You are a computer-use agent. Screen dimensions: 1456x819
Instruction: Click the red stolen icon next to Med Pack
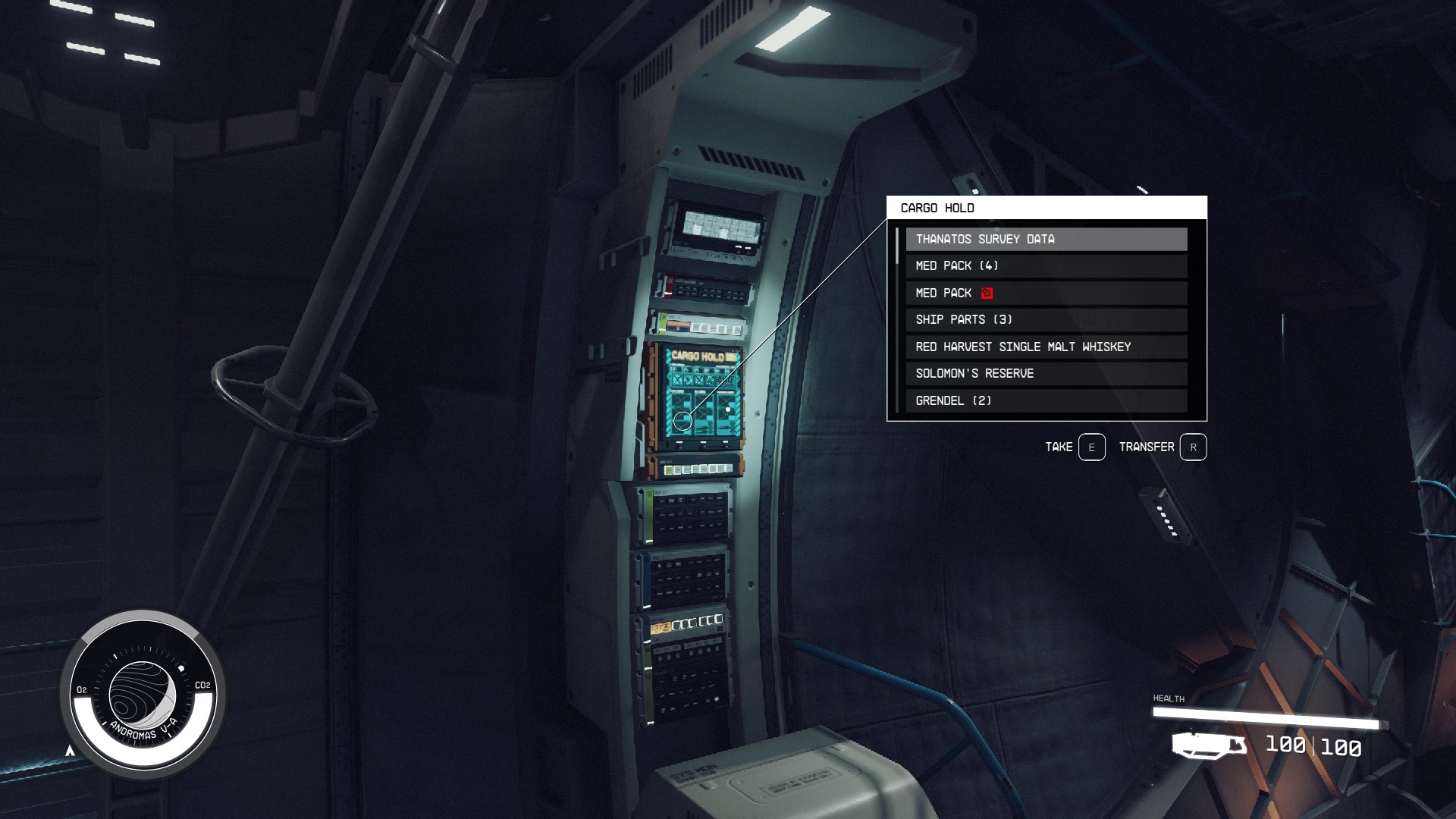click(x=986, y=293)
